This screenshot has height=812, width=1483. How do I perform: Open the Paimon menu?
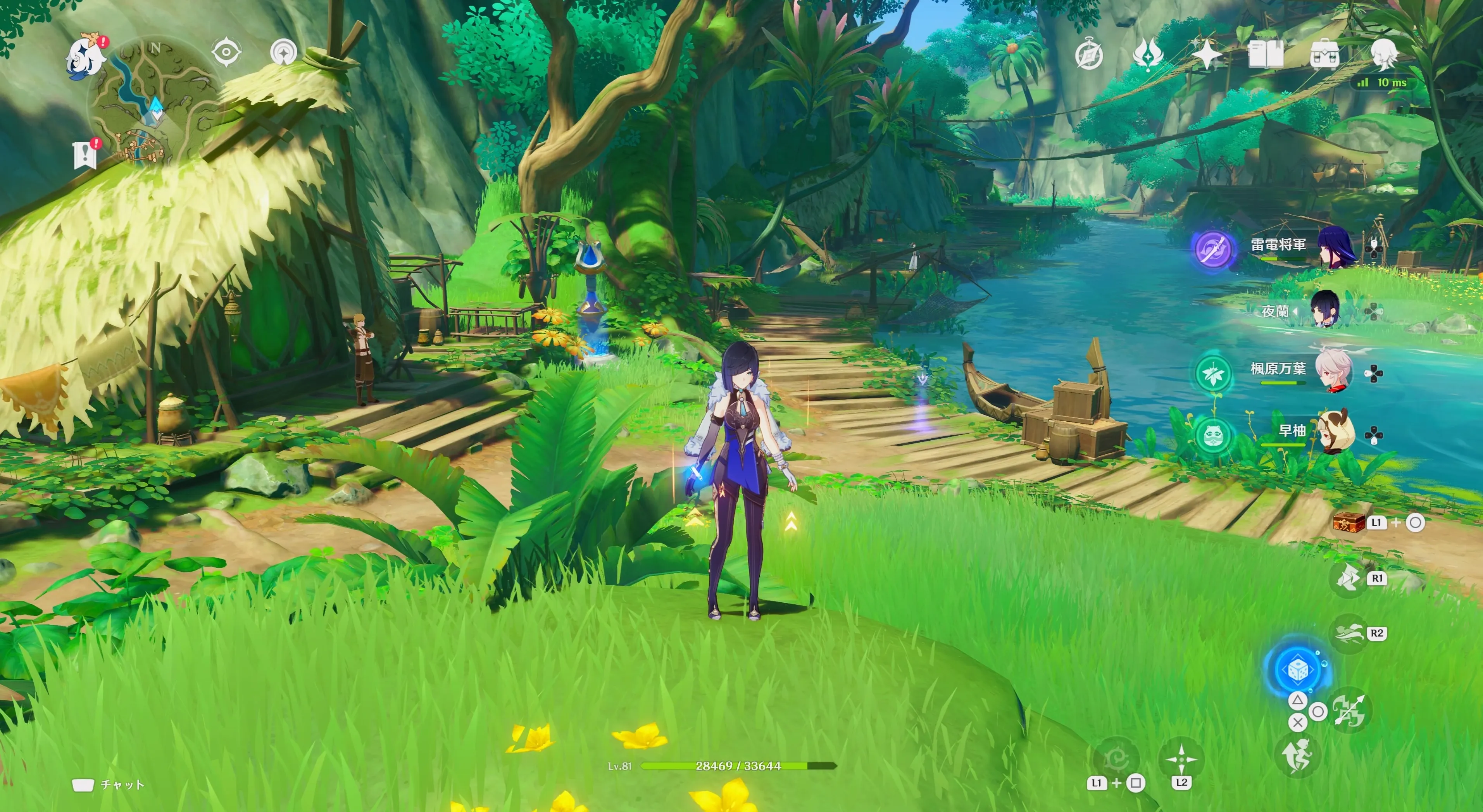click(x=85, y=57)
